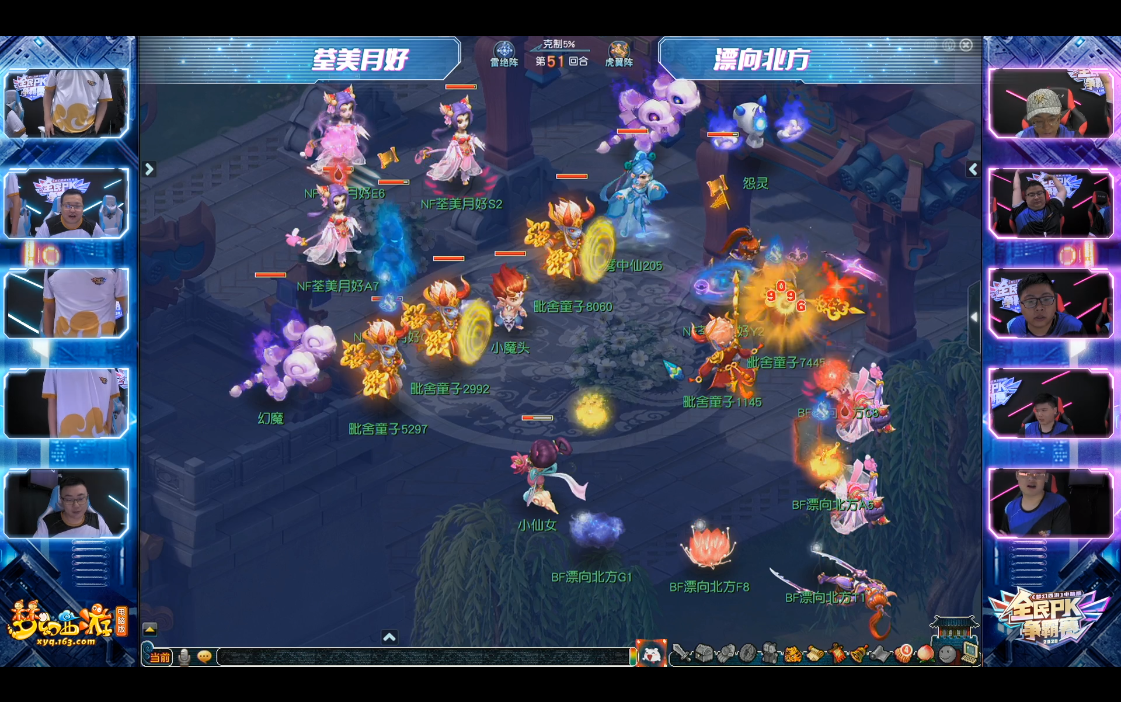Viewport: 1121px width, 702px height.
Task: Click the 虎翼阵 formation icon
Action: coord(619,51)
